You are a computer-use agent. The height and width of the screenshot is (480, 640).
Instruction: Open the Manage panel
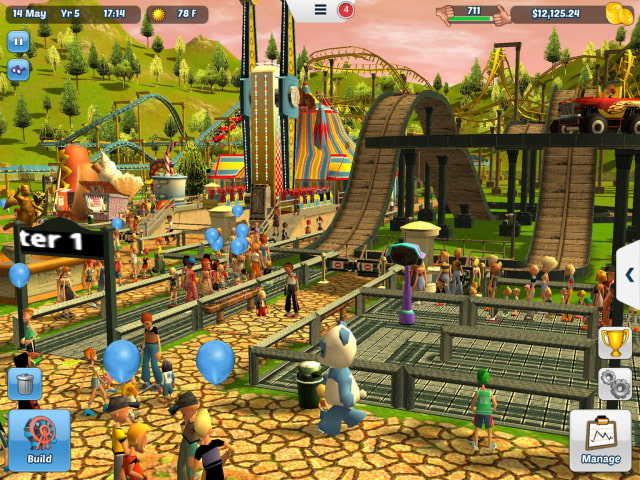point(601,440)
